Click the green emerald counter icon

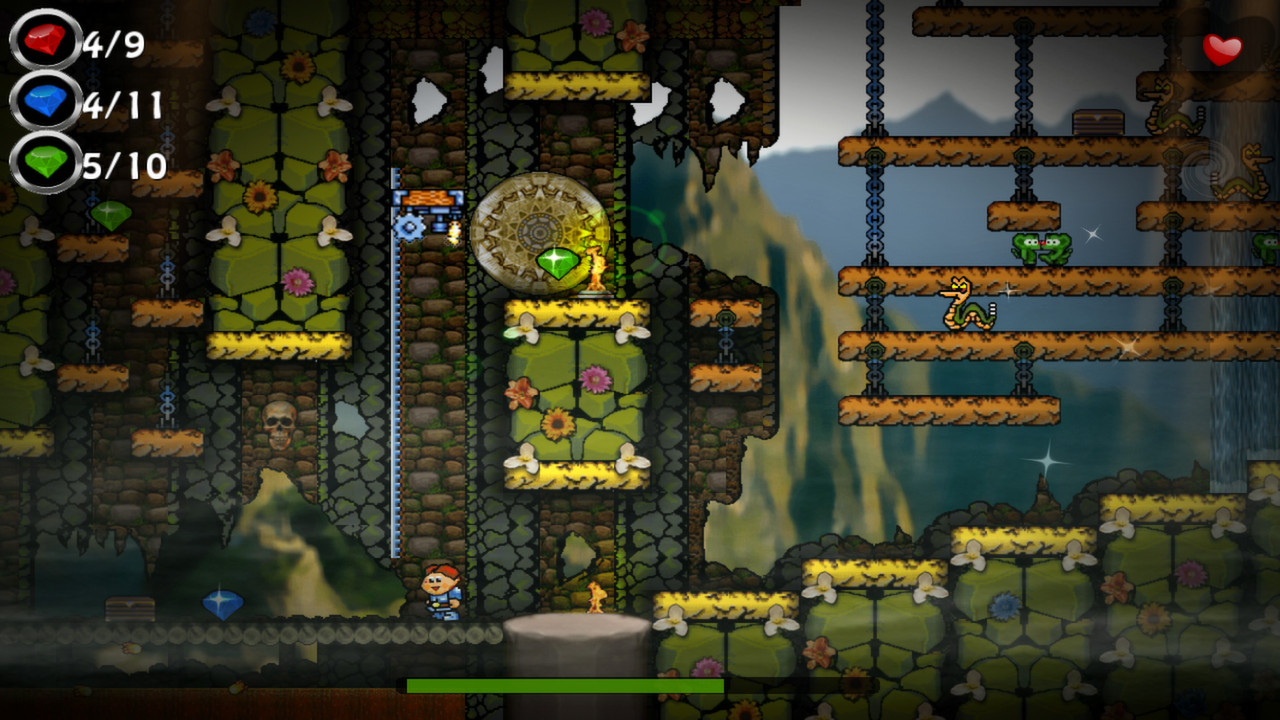point(44,158)
